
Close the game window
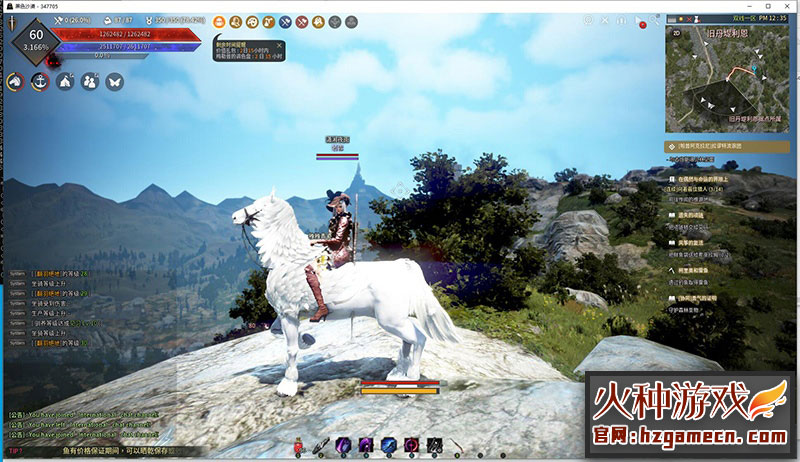click(x=787, y=5)
